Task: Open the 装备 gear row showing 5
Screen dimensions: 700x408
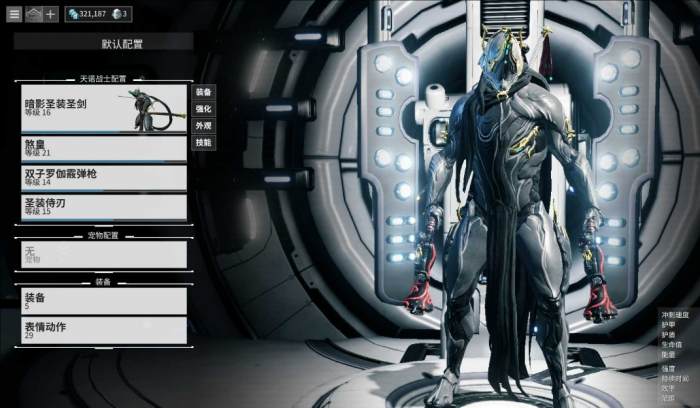Action: click(103, 301)
